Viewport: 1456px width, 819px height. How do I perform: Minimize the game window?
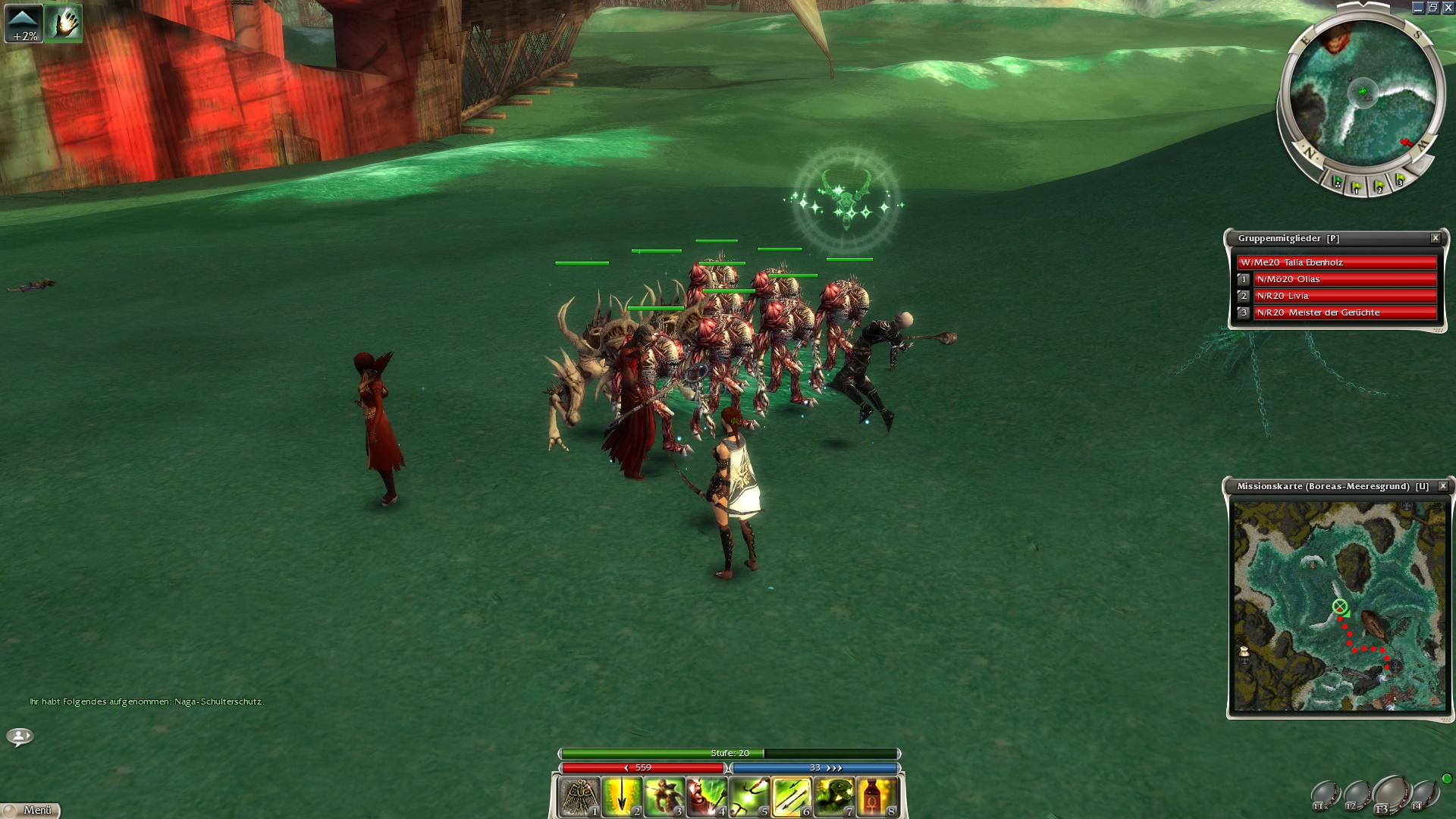[1418, 8]
